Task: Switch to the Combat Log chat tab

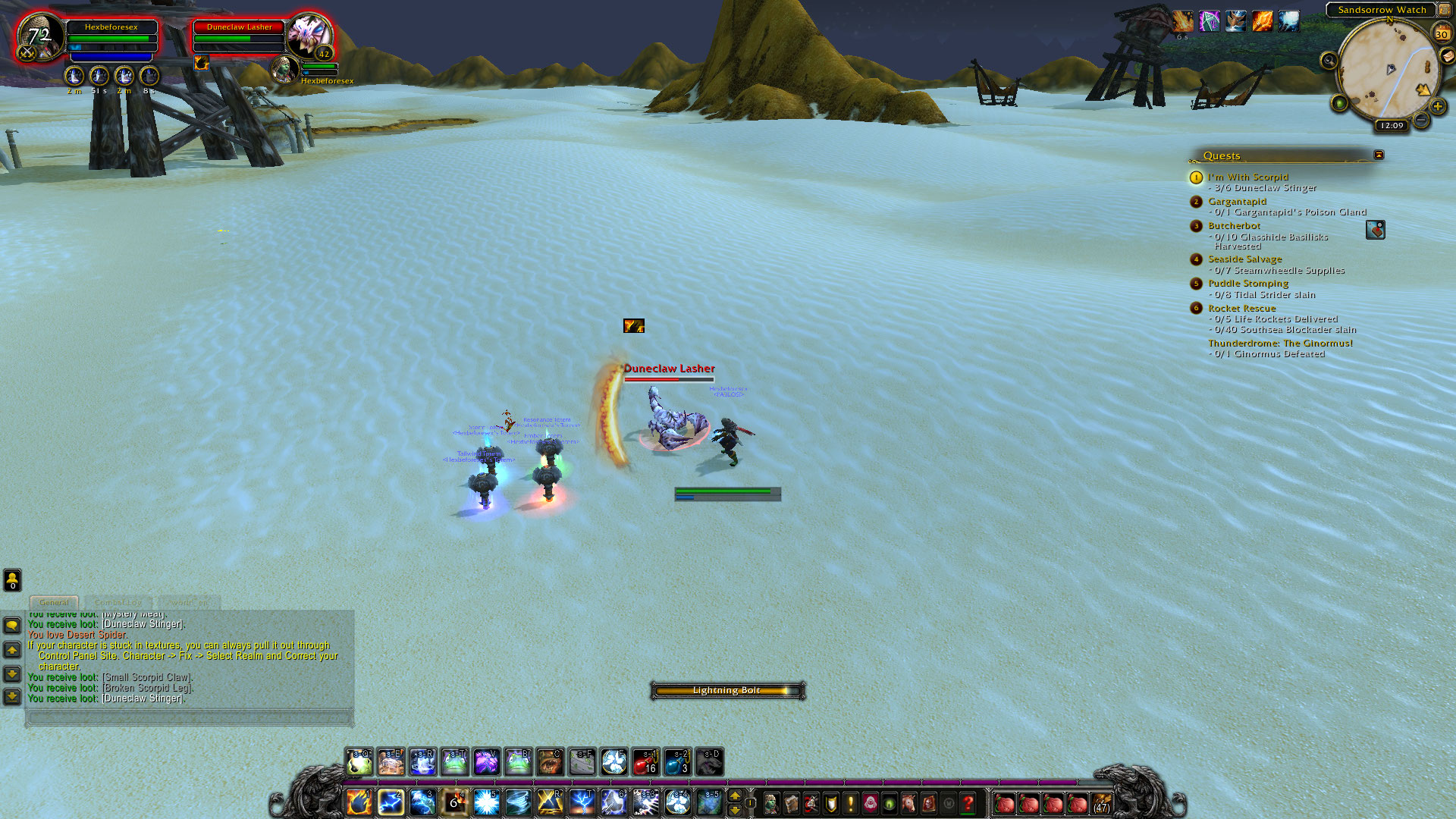Action: pos(118,602)
